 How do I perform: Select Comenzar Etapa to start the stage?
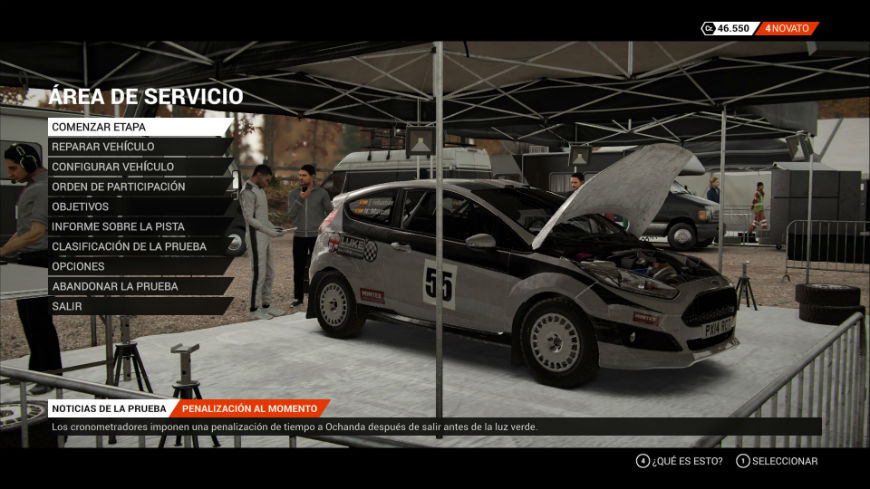point(138,127)
